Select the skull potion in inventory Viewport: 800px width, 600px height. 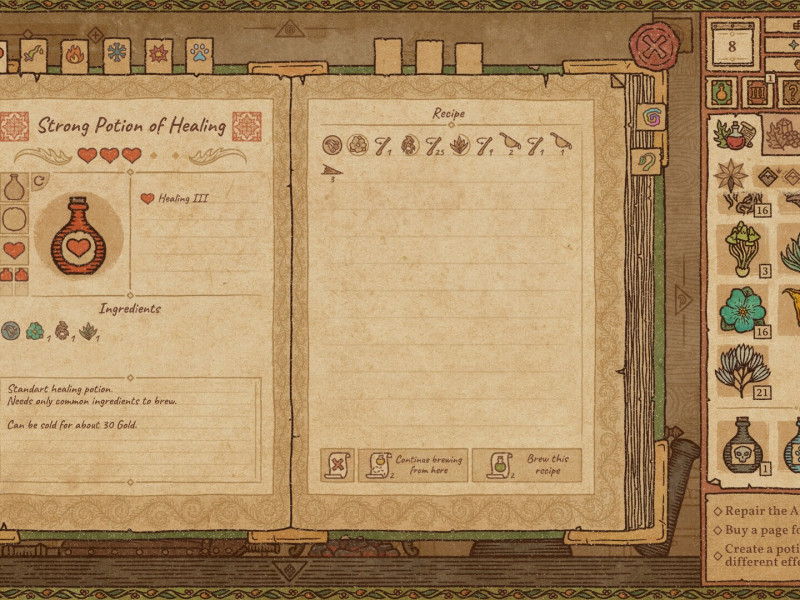coord(743,445)
